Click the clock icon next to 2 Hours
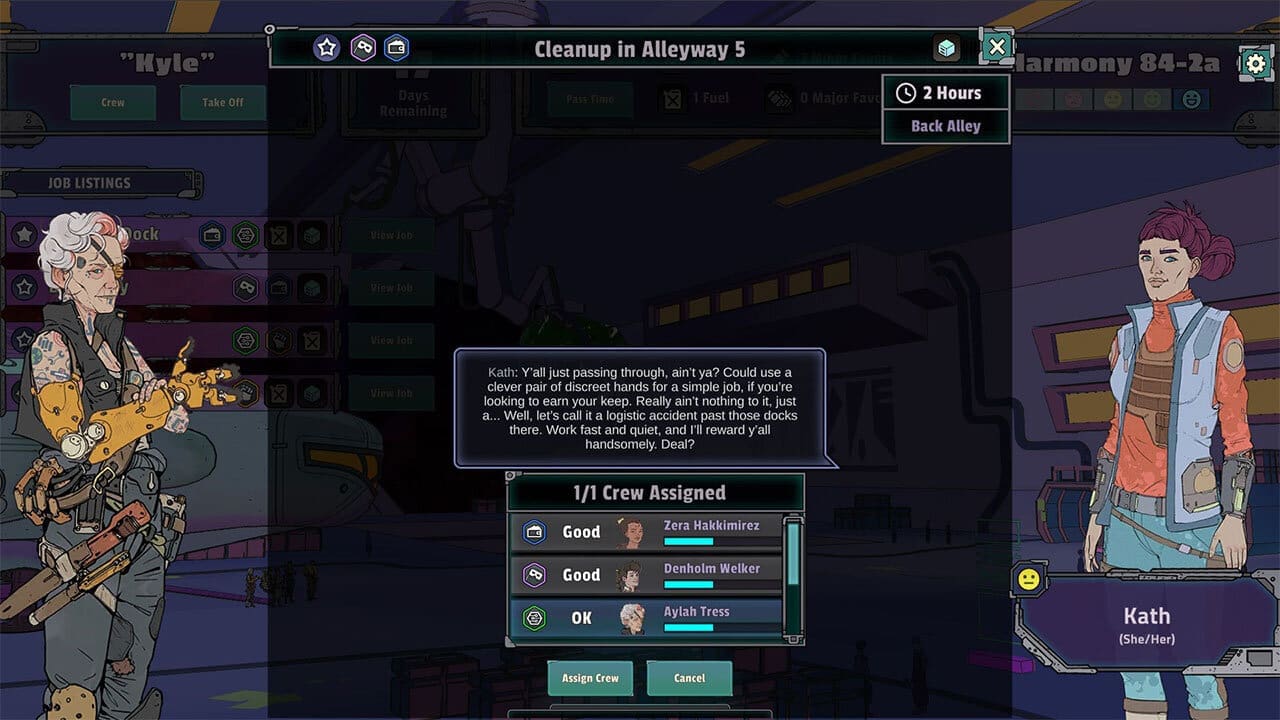 point(907,92)
